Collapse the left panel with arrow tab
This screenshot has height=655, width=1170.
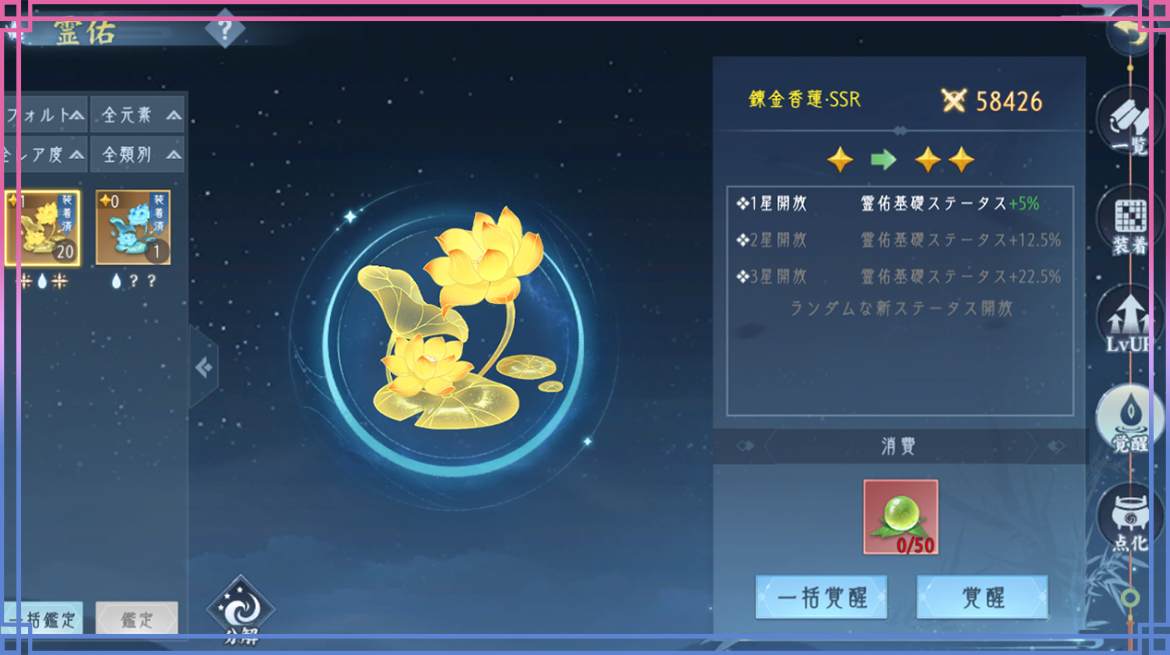click(204, 368)
